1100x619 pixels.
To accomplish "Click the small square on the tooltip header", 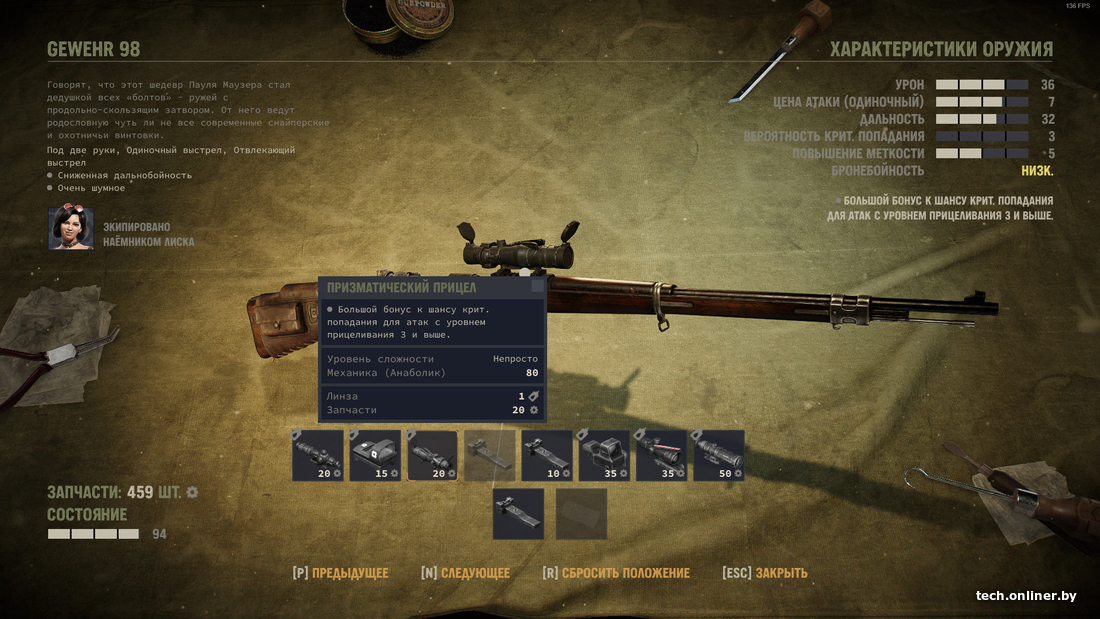I will pyautogui.click(x=538, y=286).
